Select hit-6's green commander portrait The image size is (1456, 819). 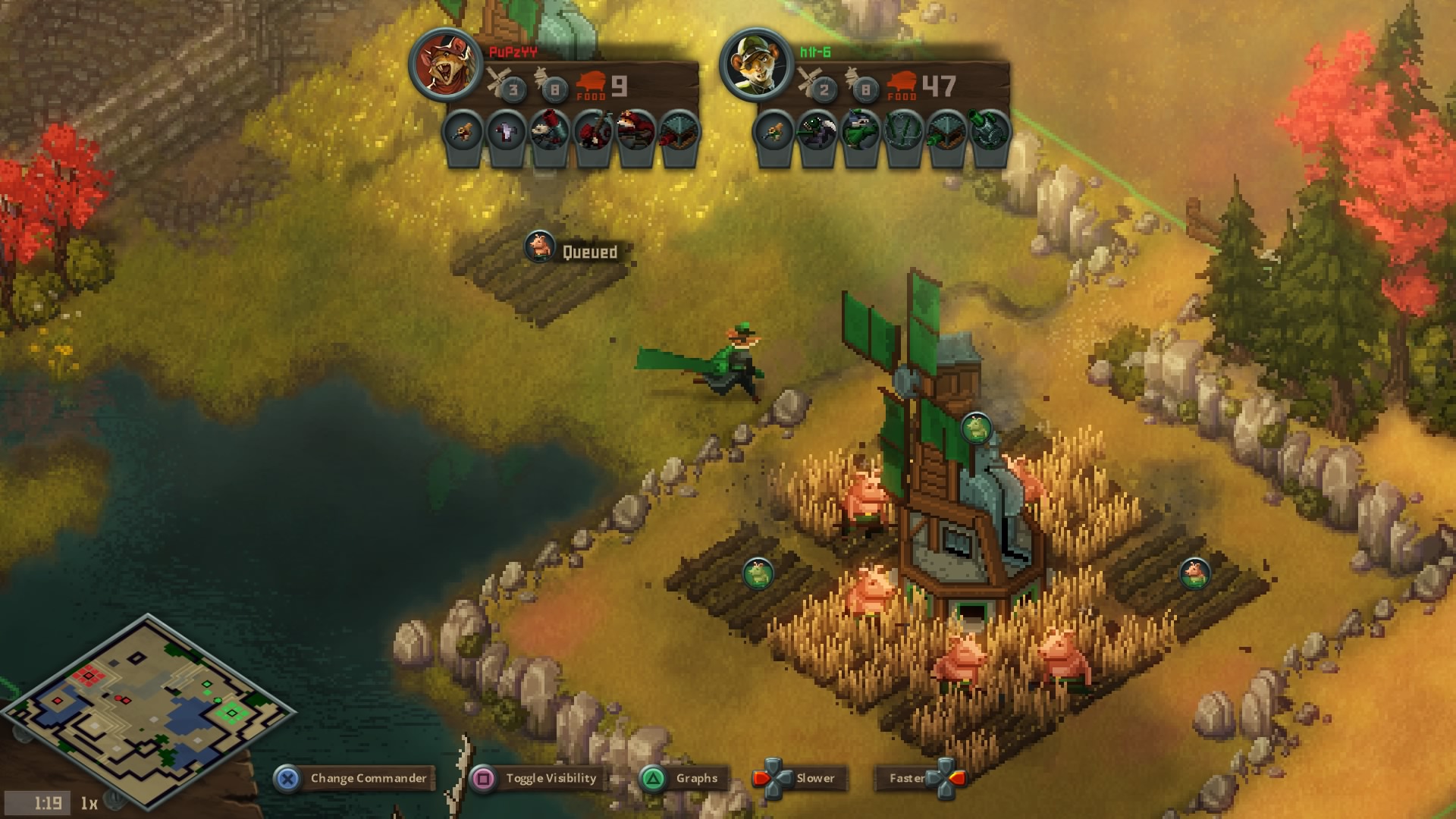tap(757, 65)
